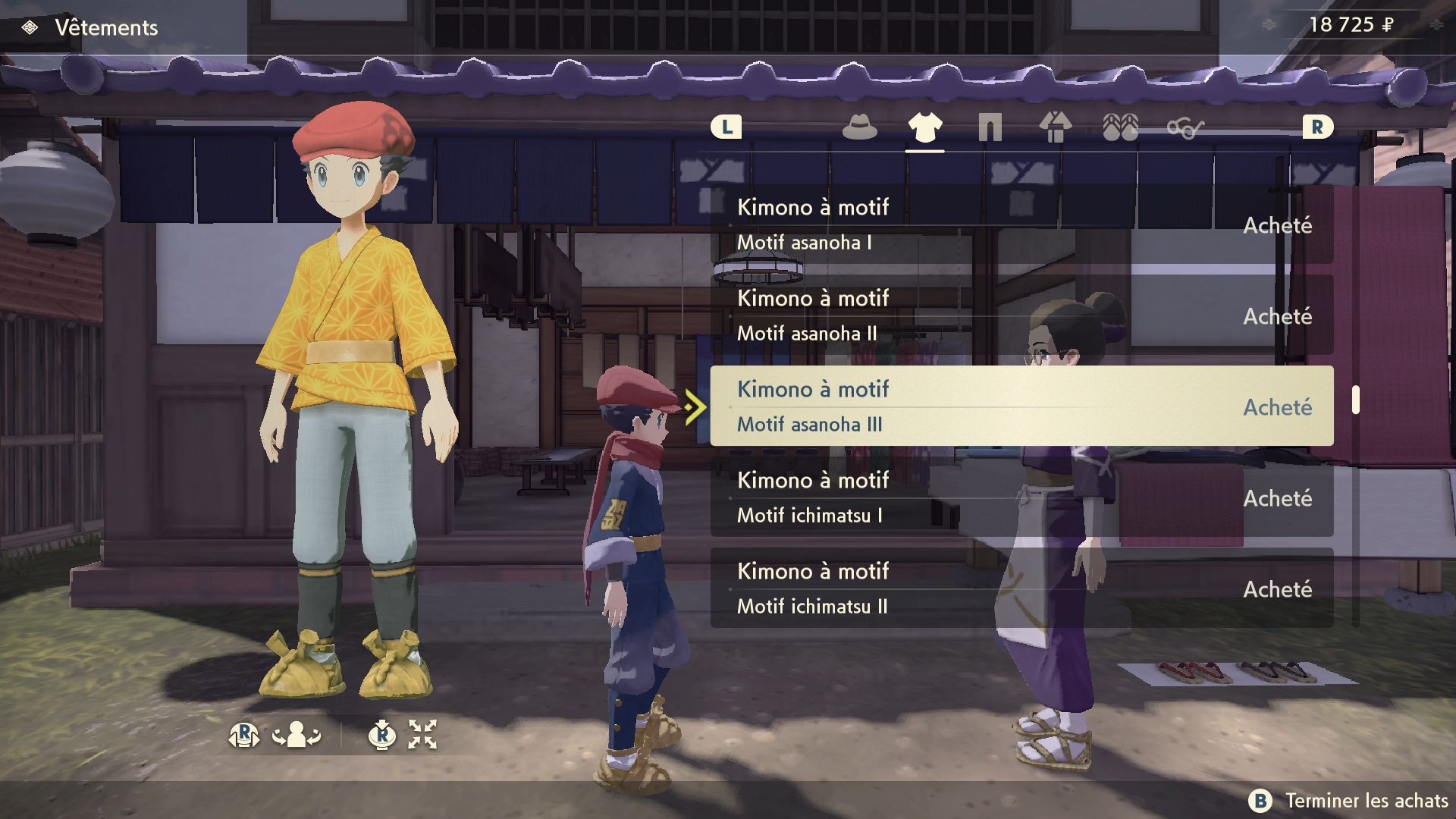The image size is (1456, 819).
Task: Pick the highlighted Motif asanoha III kimono
Action: tap(1021, 406)
